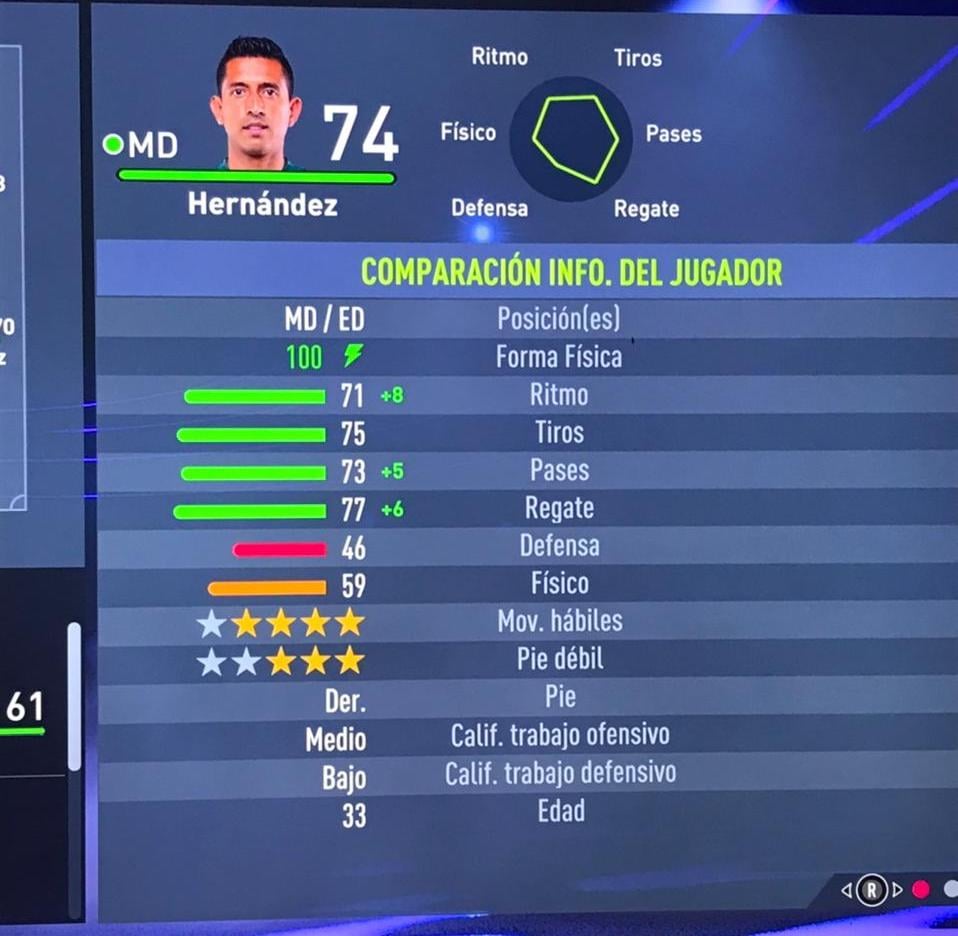Image resolution: width=958 pixels, height=936 pixels.
Task: Select the Hernández player portrait
Action: point(255,105)
